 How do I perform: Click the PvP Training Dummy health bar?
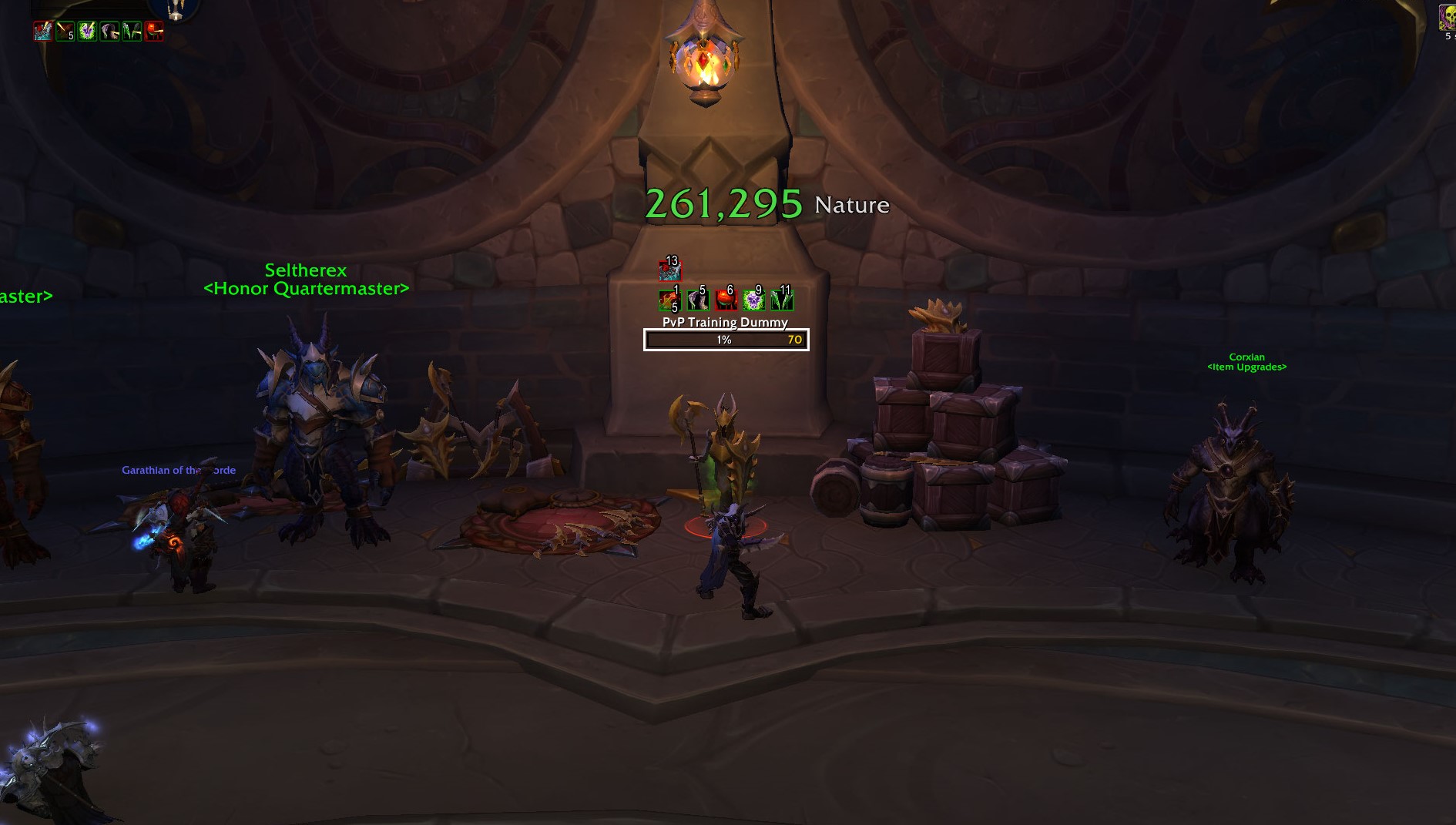(725, 340)
